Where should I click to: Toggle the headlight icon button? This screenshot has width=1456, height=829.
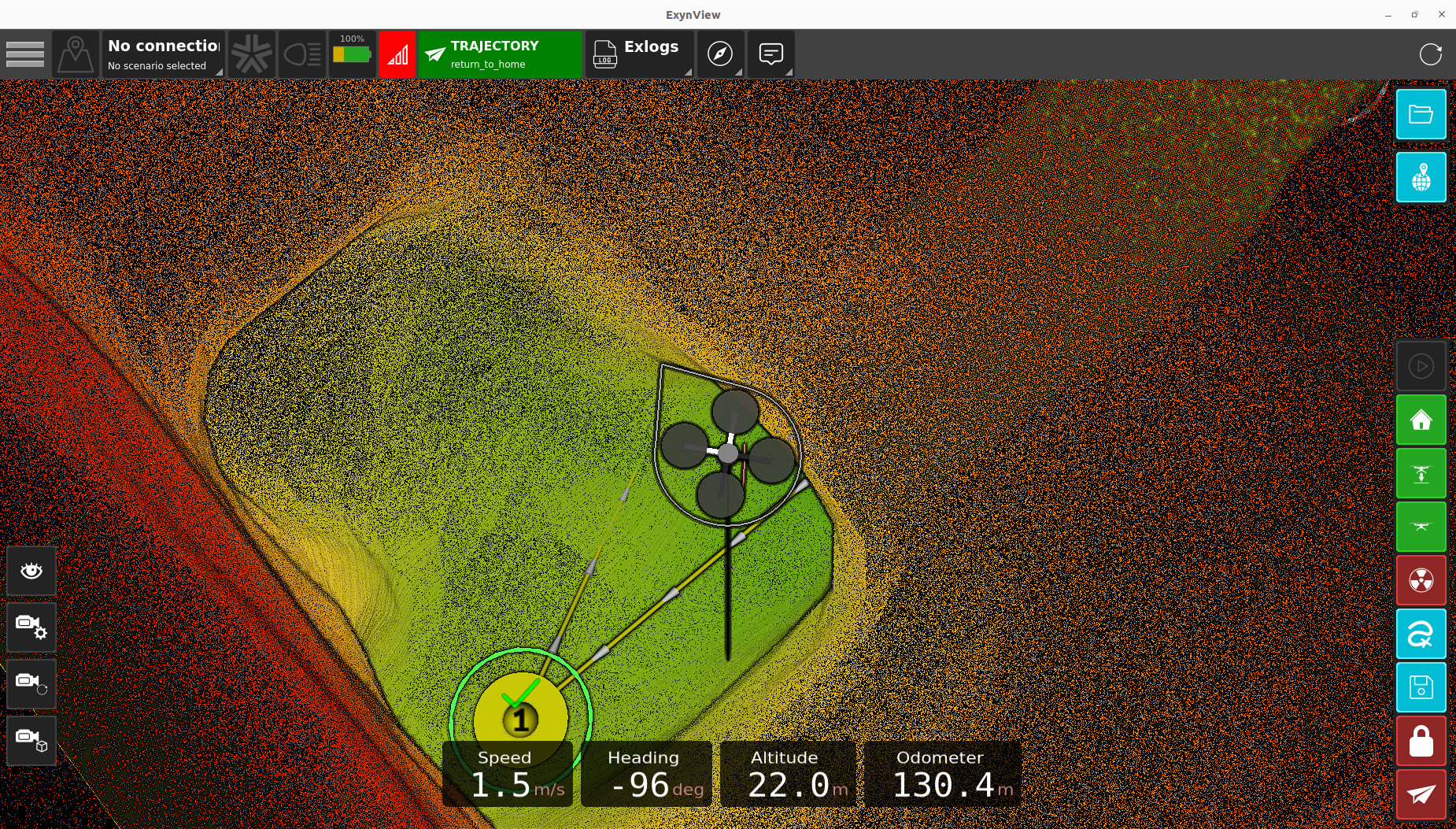click(x=302, y=54)
